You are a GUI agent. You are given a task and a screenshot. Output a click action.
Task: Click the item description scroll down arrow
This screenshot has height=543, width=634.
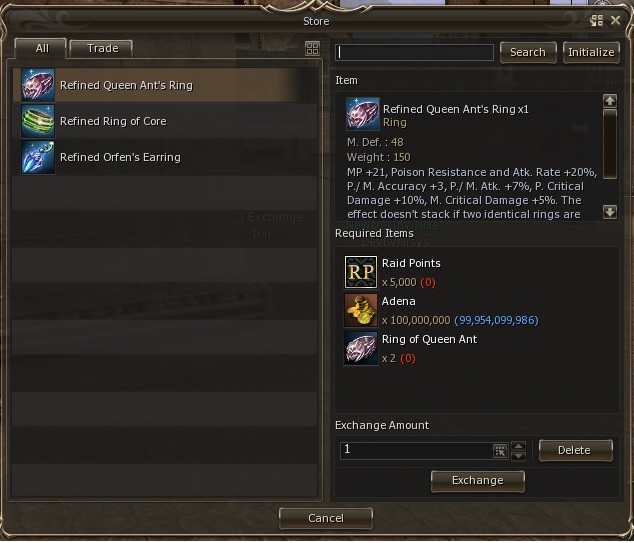610,212
